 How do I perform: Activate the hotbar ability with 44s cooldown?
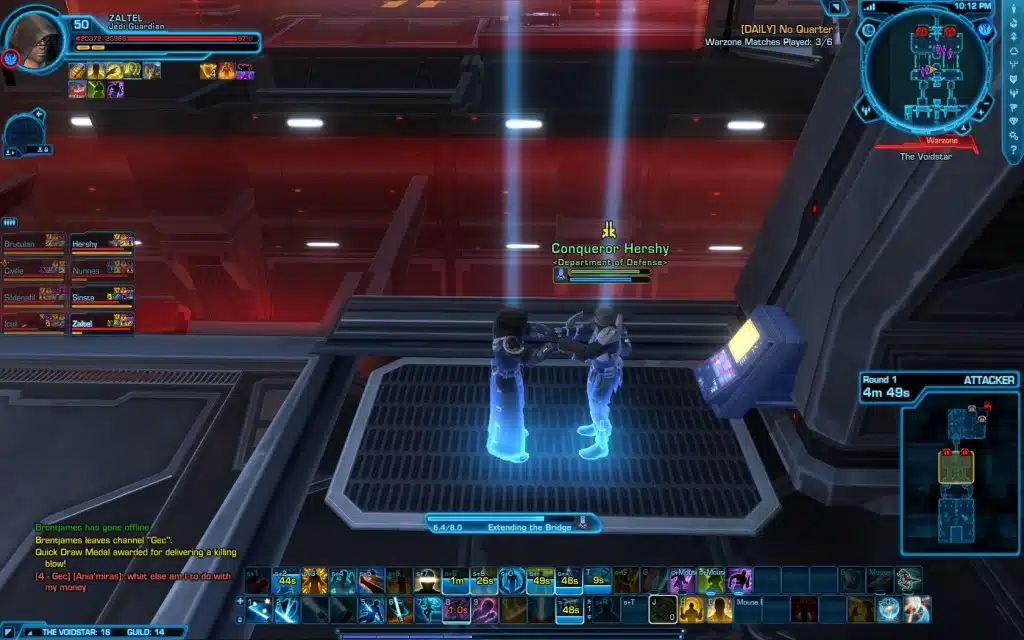287,581
